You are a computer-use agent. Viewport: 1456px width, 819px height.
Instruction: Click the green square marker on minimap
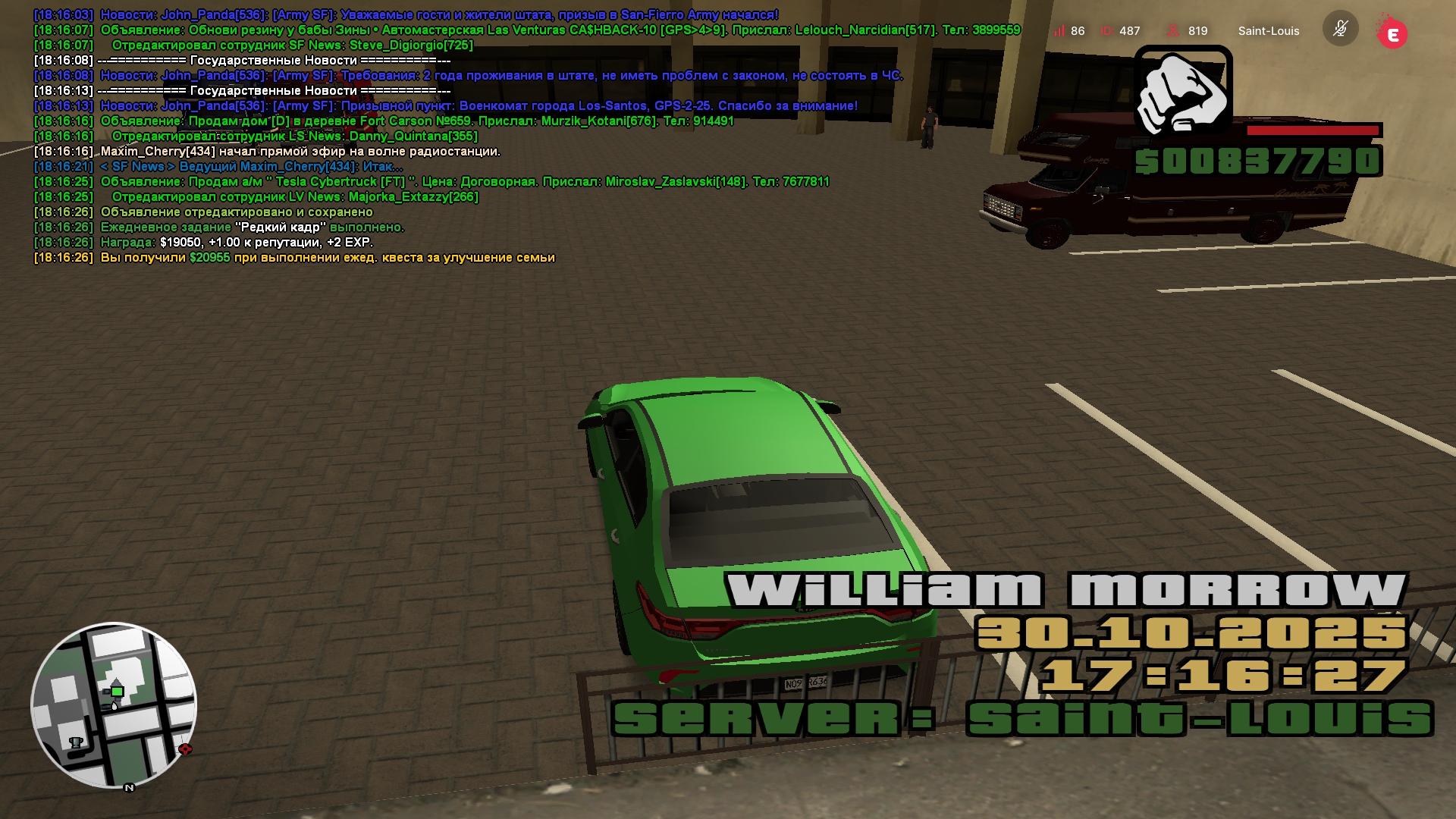point(117,691)
